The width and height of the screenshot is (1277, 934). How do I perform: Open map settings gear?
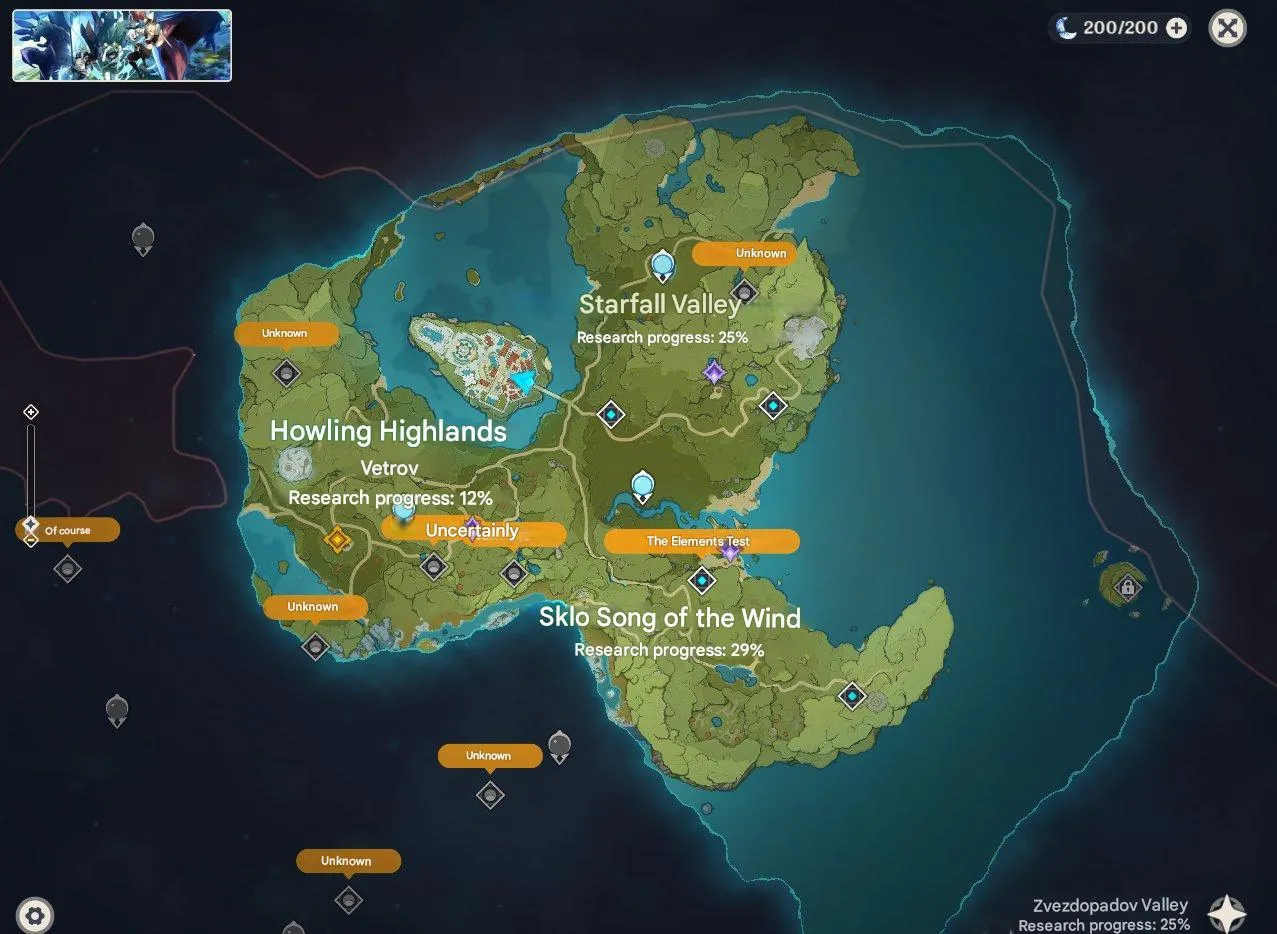click(x=35, y=915)
